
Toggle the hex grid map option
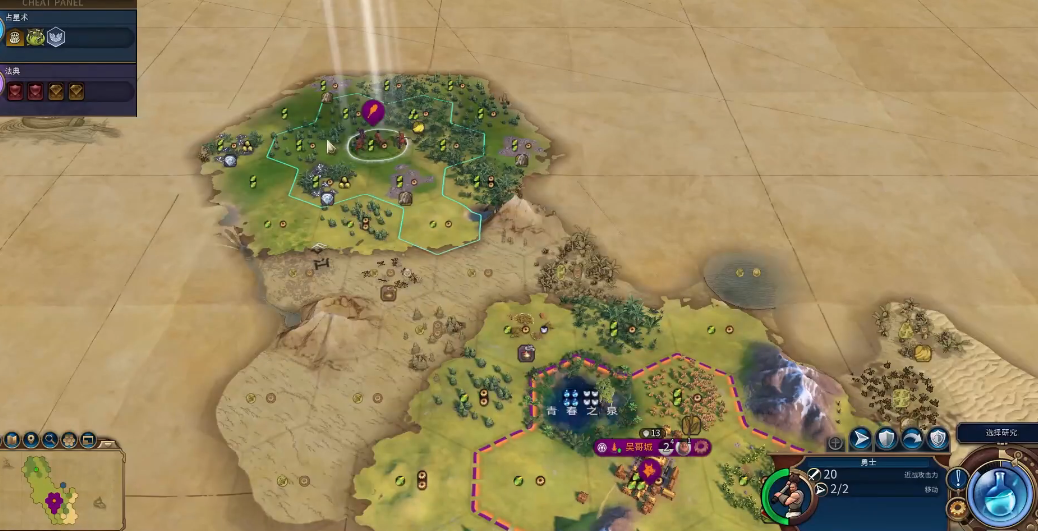[x=69, y=439]
